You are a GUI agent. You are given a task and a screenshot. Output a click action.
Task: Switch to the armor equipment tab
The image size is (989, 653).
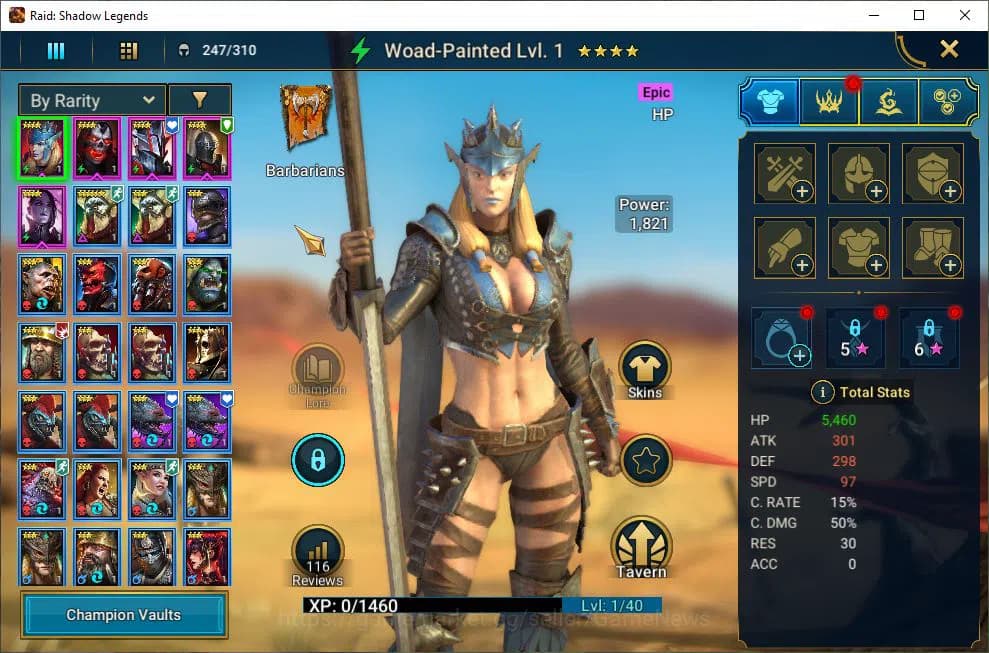pyautogui.click(x=769, y=101)
